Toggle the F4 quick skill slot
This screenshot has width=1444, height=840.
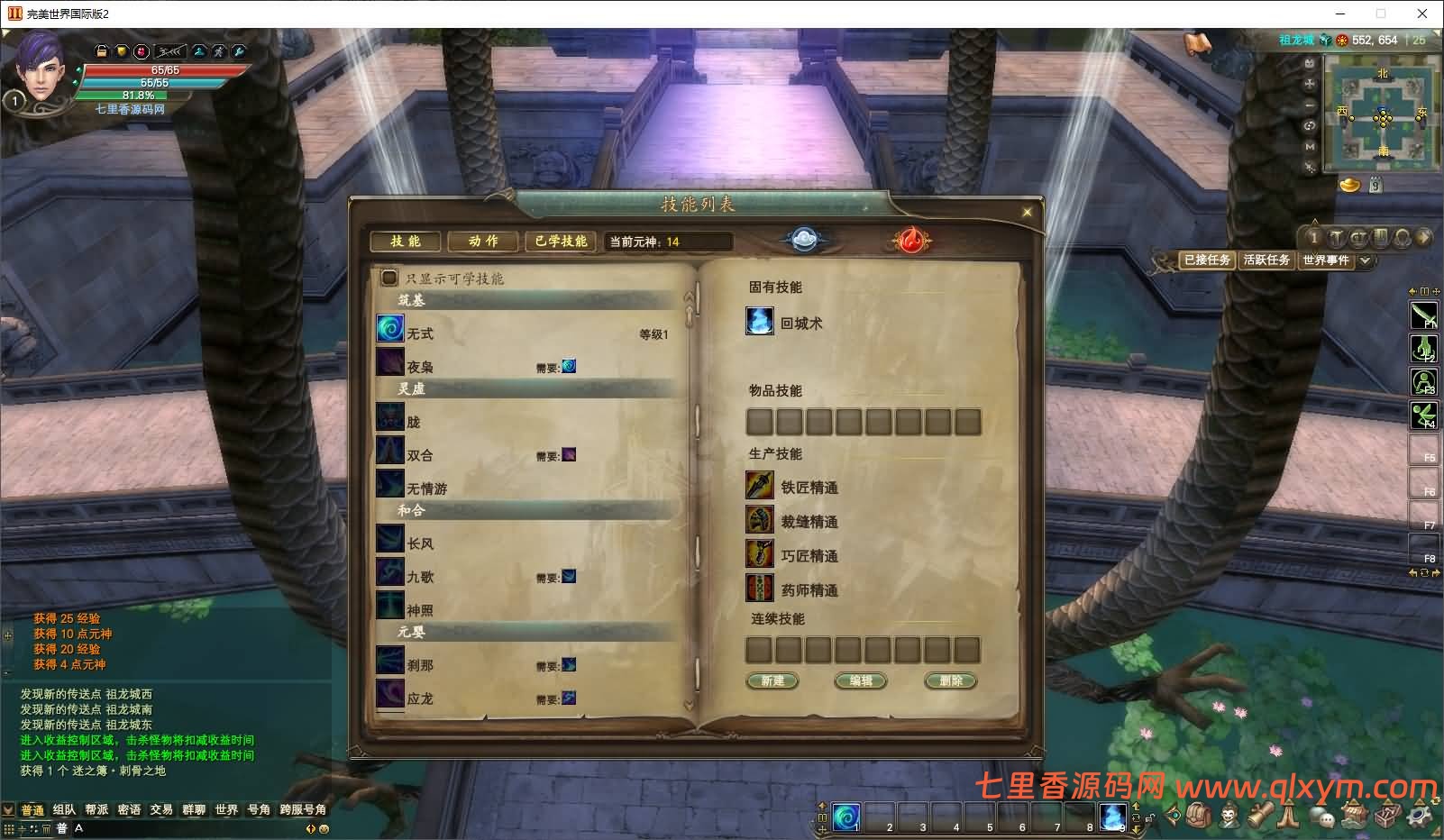[x=1422, y=415]
